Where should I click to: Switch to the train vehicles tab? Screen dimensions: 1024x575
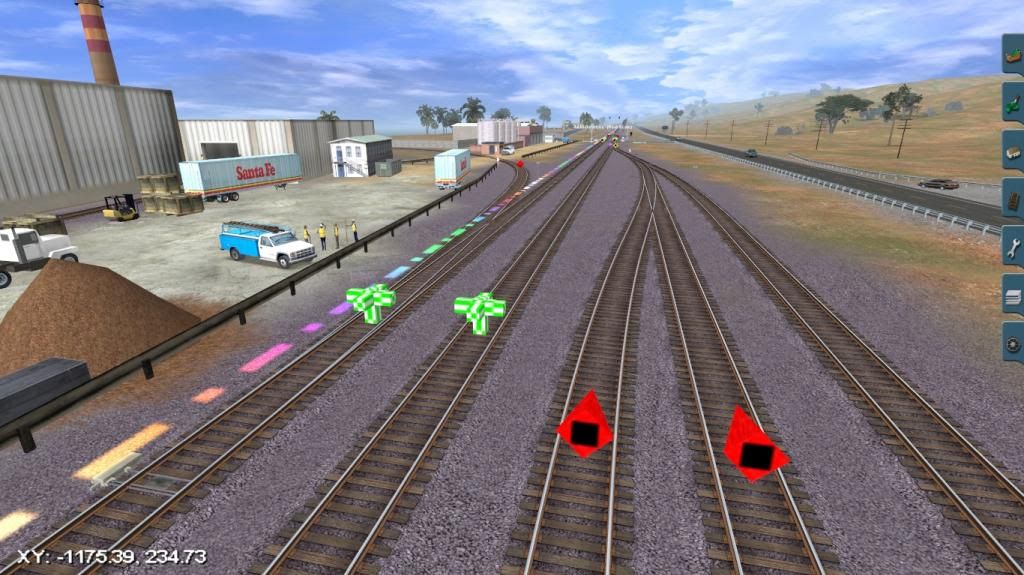tap(1013, 150)
